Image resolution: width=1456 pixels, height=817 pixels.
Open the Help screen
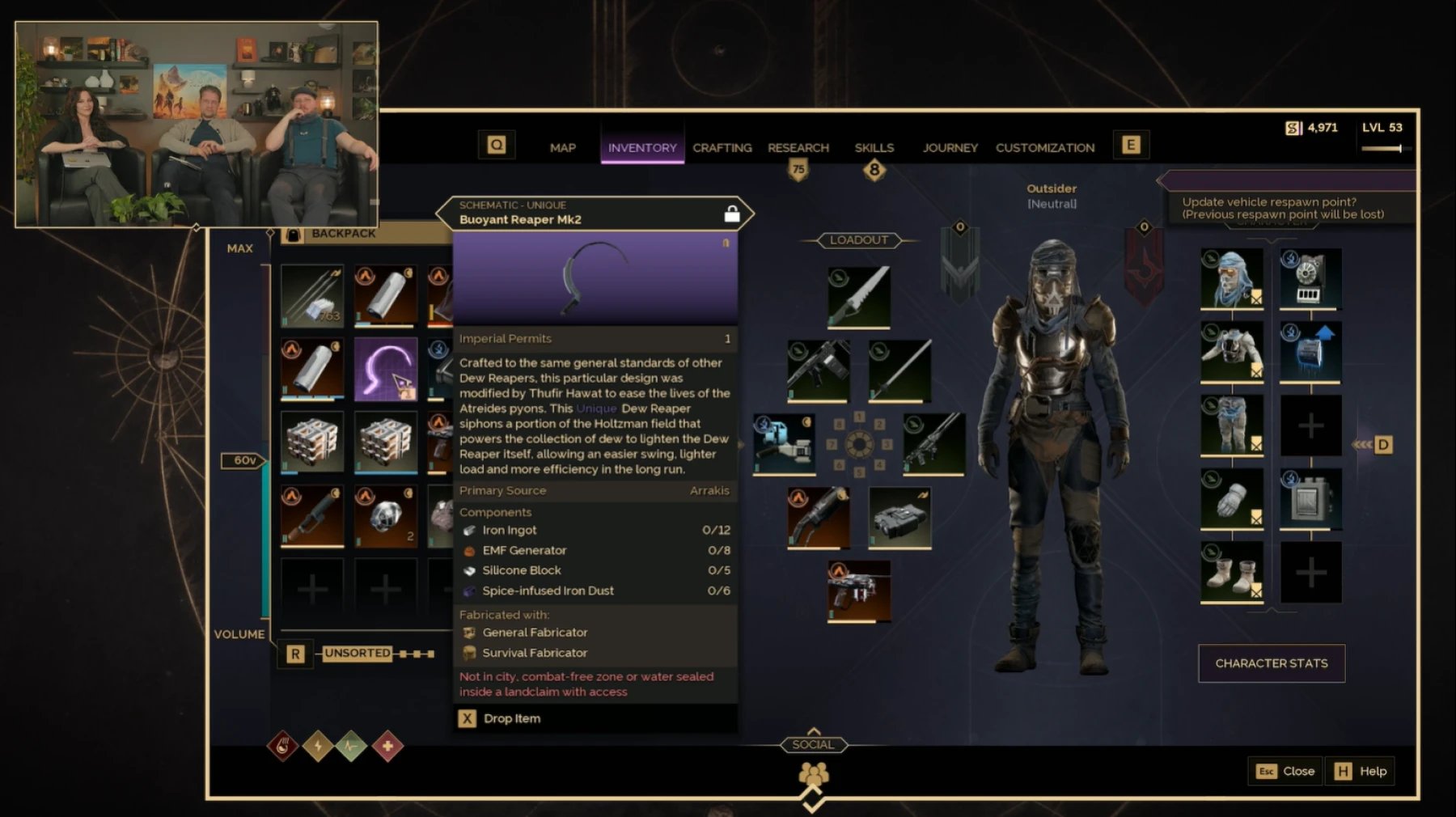pyautogui.click(x=1361, y=771)
